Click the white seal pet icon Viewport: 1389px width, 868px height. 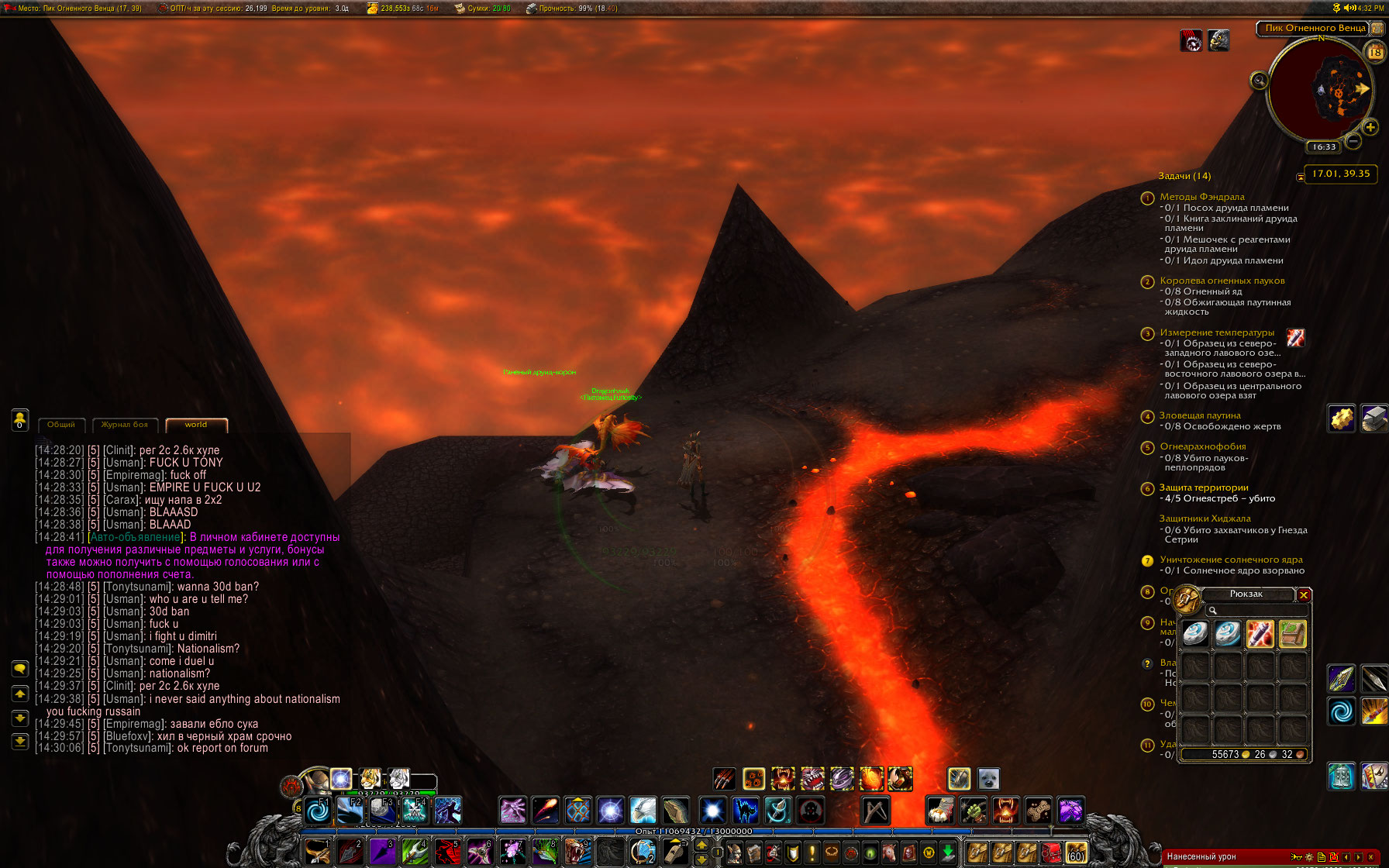tap(988, 779)
